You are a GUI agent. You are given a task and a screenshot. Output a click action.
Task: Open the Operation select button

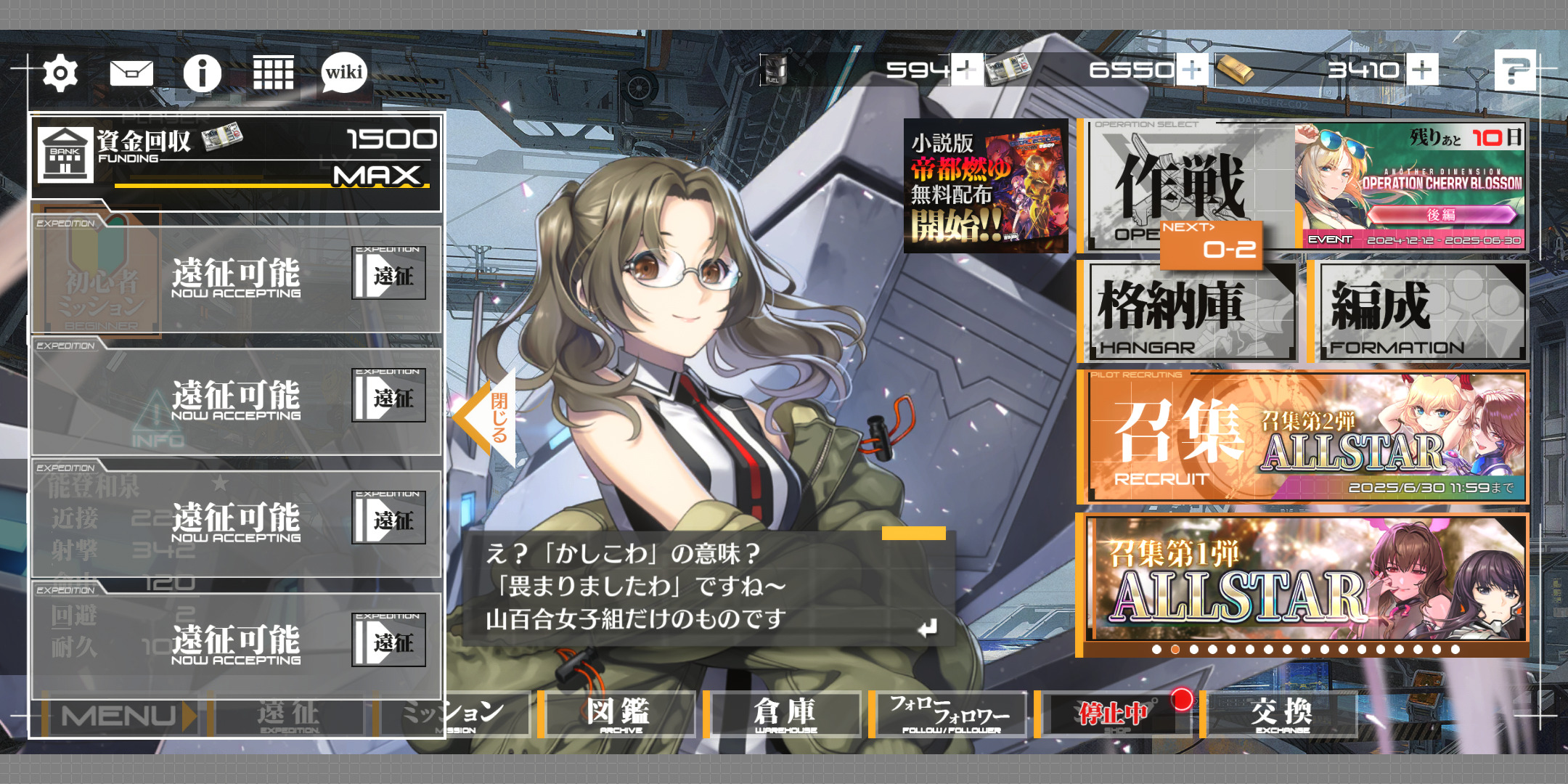(x=1187, y=187)
